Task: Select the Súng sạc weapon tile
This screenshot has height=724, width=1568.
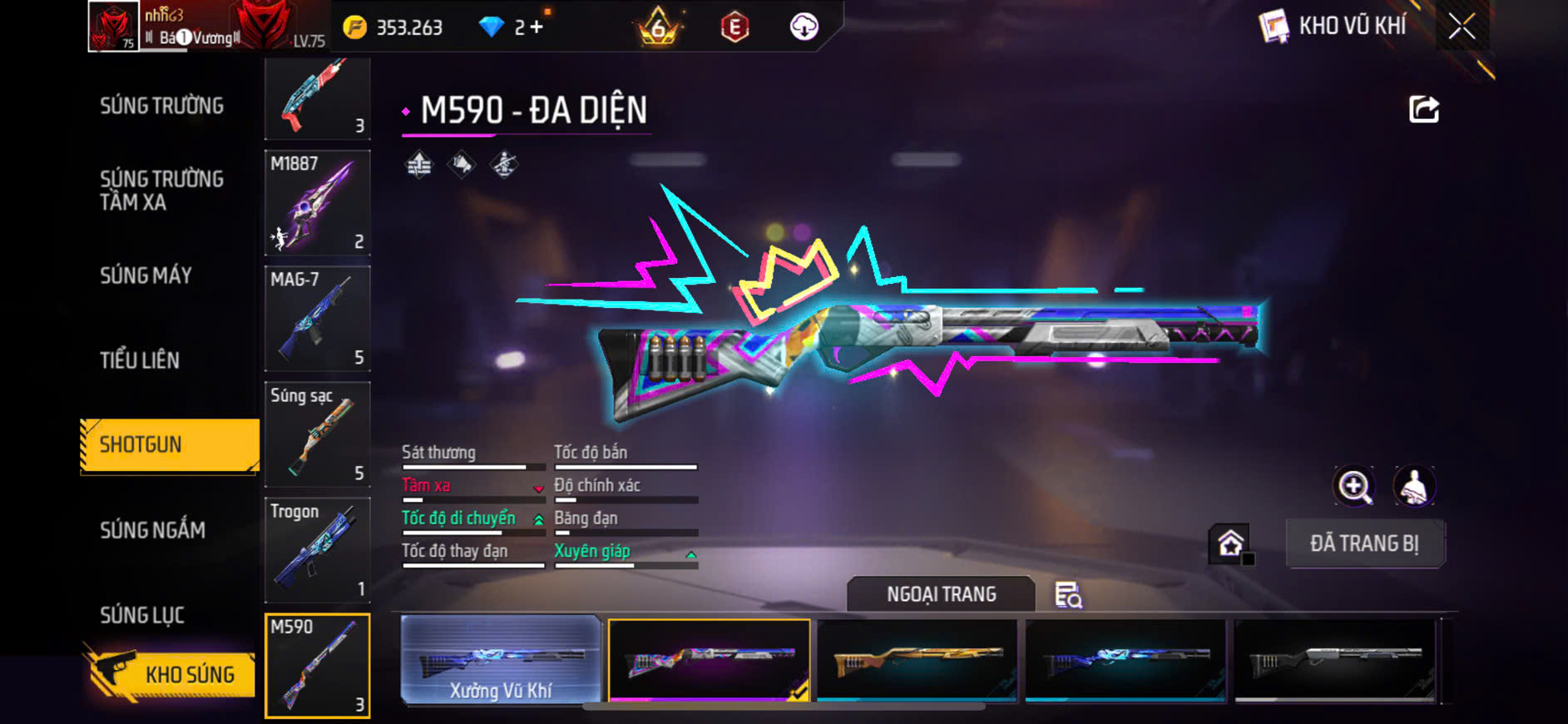Action: (x=317, y=434)
